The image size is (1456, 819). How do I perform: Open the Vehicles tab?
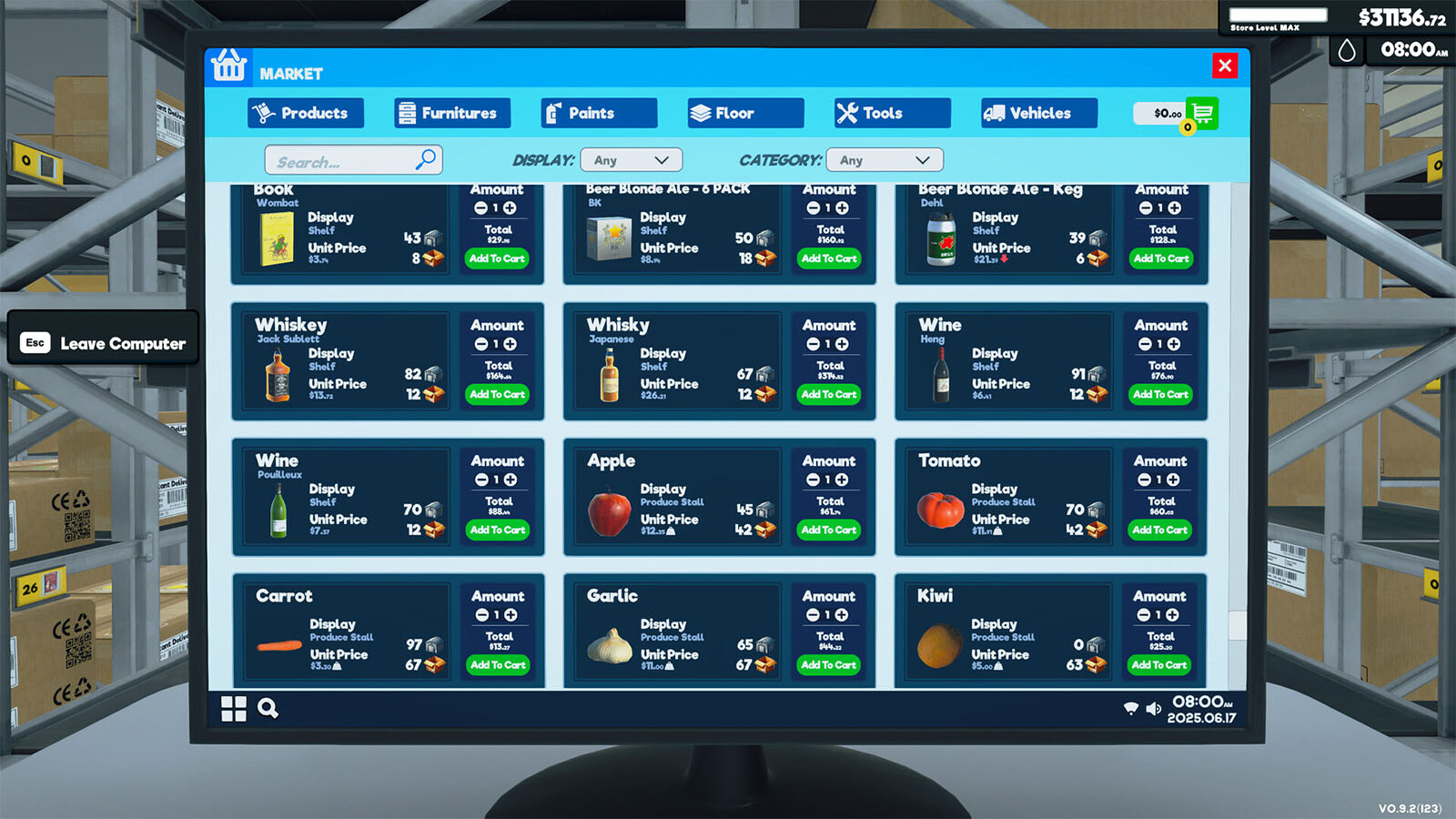1039,113
